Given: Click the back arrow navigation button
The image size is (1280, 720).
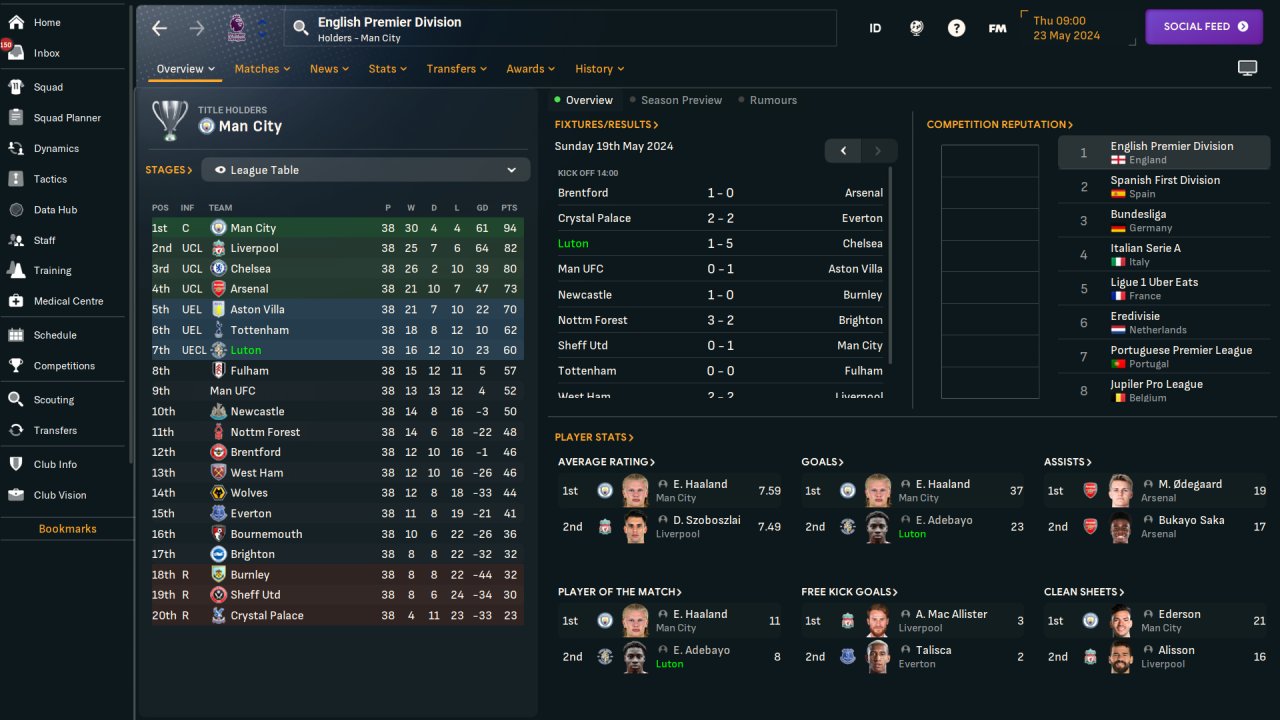Looking at the screenshot, I should click(x=160, y=28).
